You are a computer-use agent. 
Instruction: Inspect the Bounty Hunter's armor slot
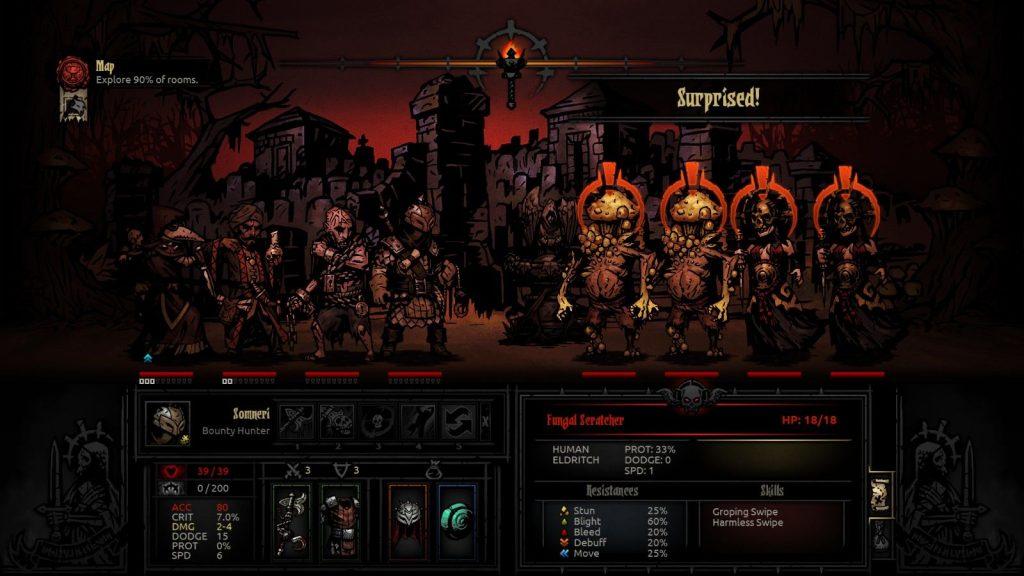point(339,519)
